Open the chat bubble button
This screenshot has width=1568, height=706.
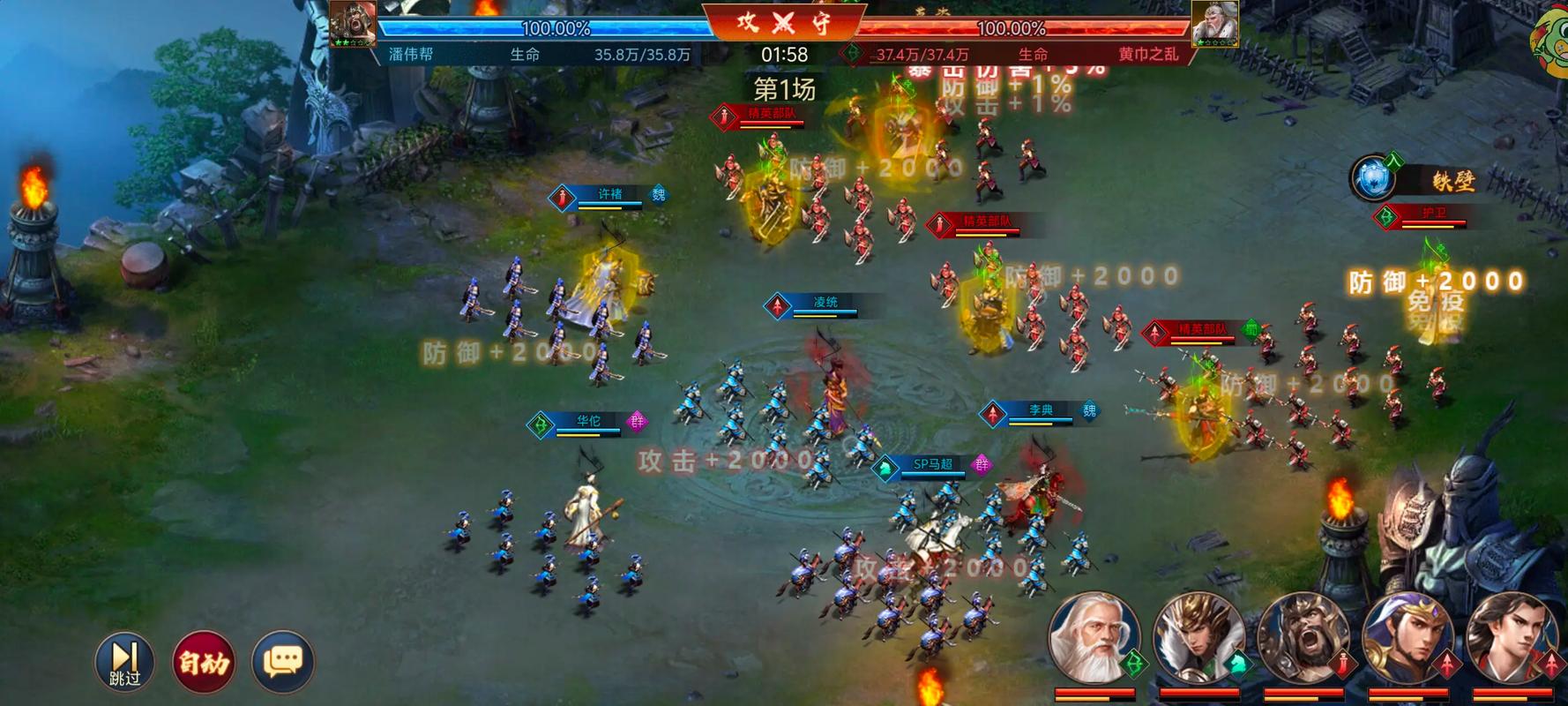coord(283,661)
